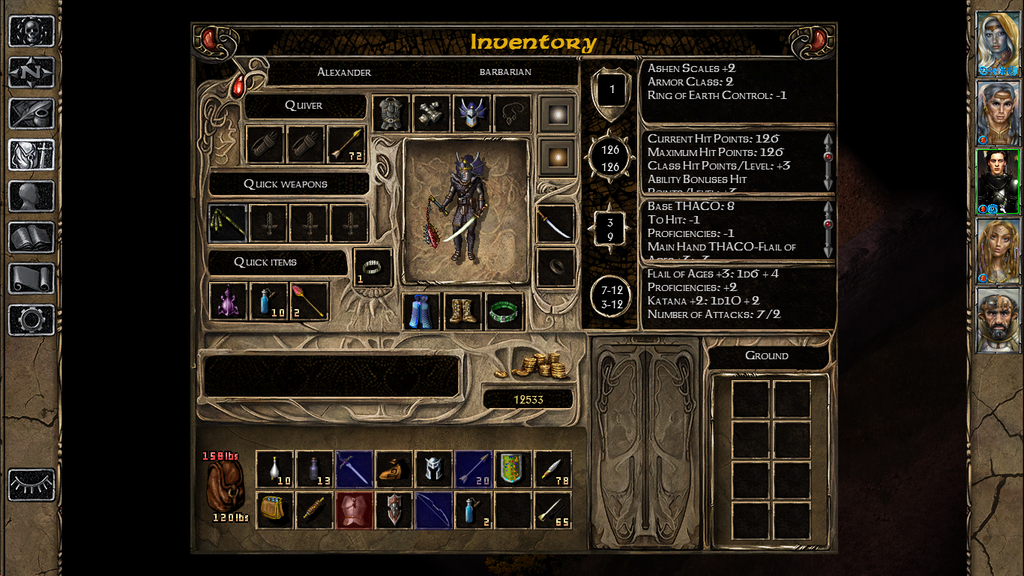Screen dimensions: 1024x576
Task: Select the equipped body armor slot
Action: coord(391,113)
